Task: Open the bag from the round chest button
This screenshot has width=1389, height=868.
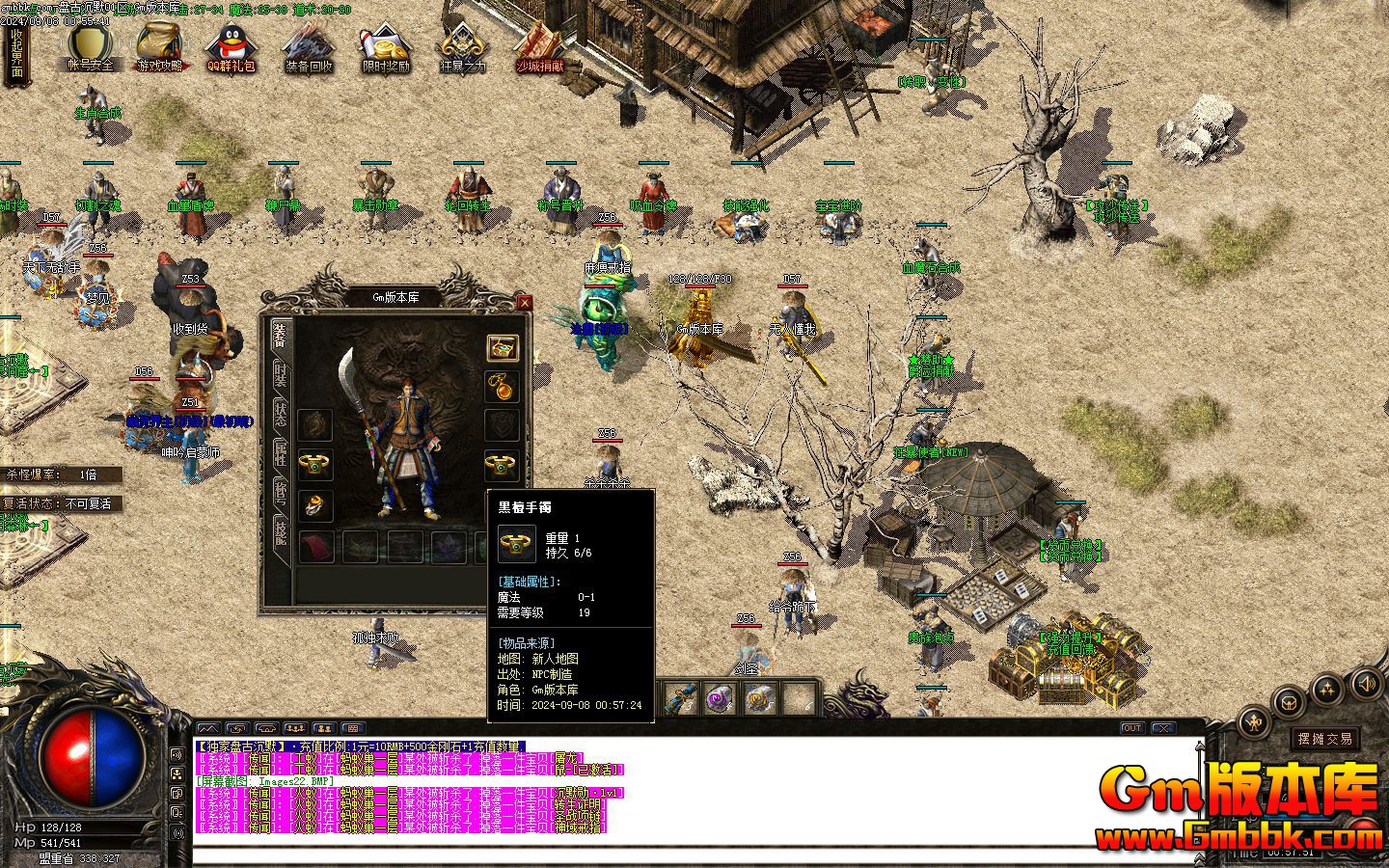Action: pyautogui.click(x=1290, y=702)
